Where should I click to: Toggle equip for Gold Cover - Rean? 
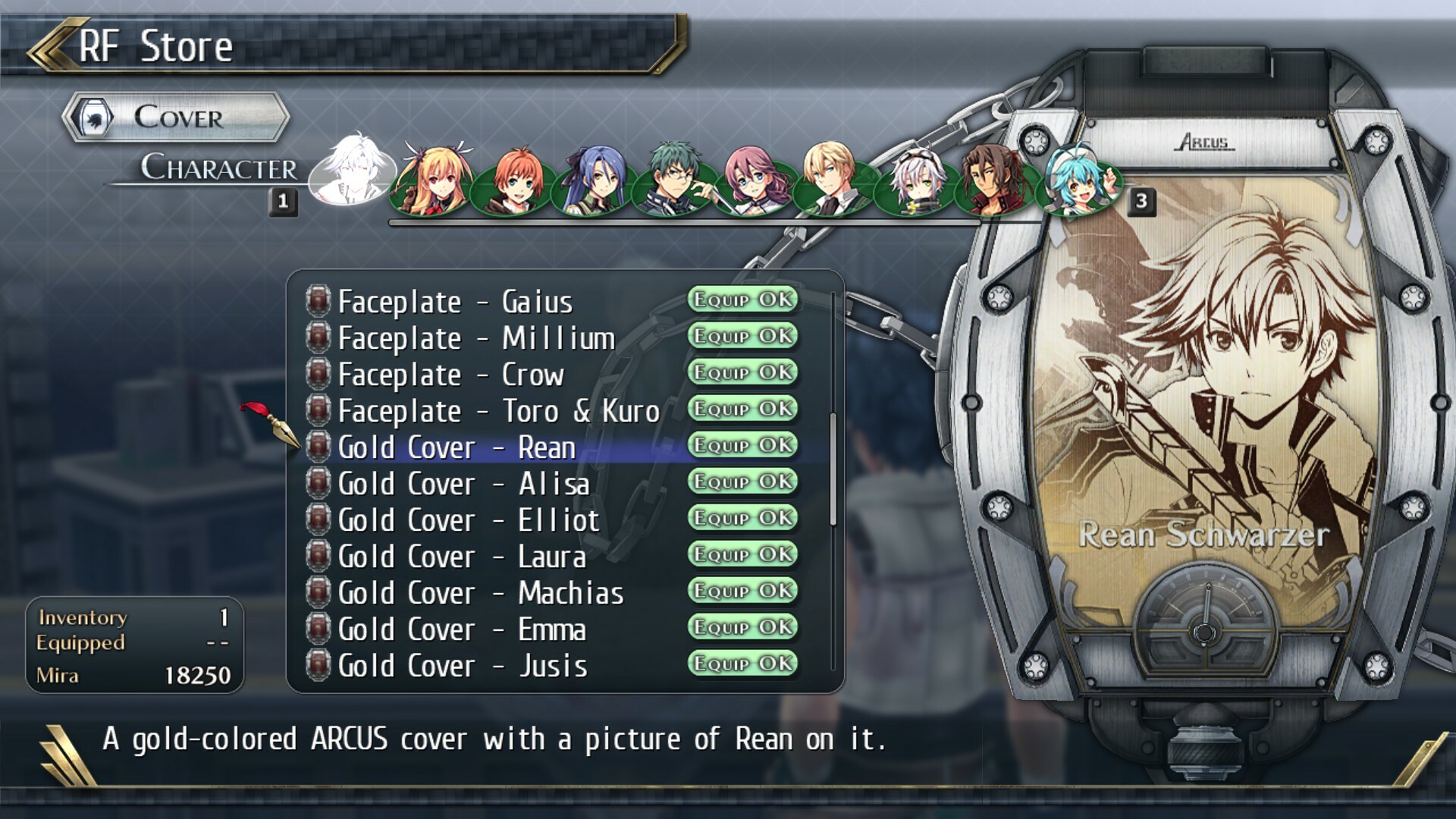[742, 447]
